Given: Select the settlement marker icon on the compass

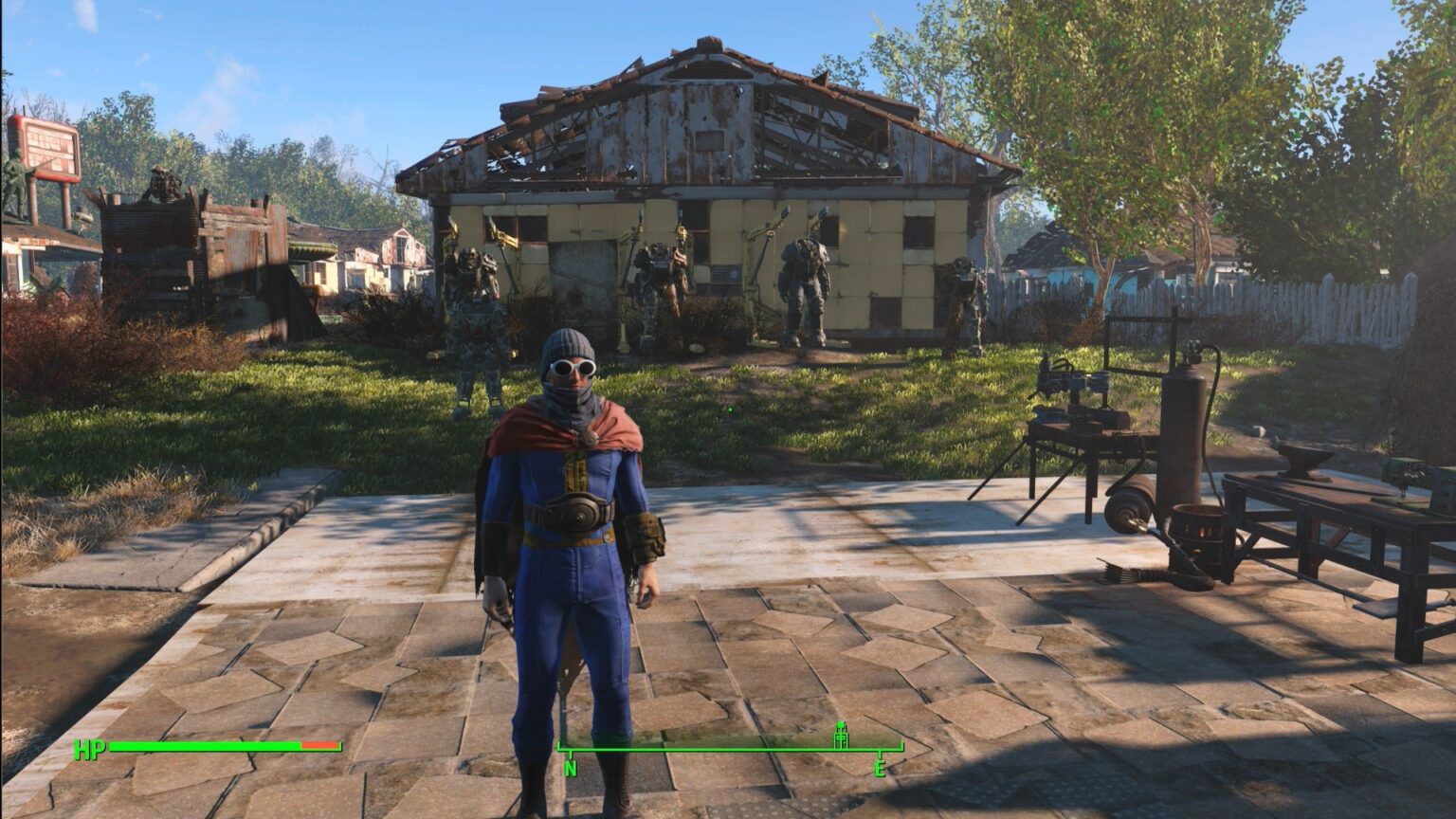Looking at the screenshot, I should 840,733.
